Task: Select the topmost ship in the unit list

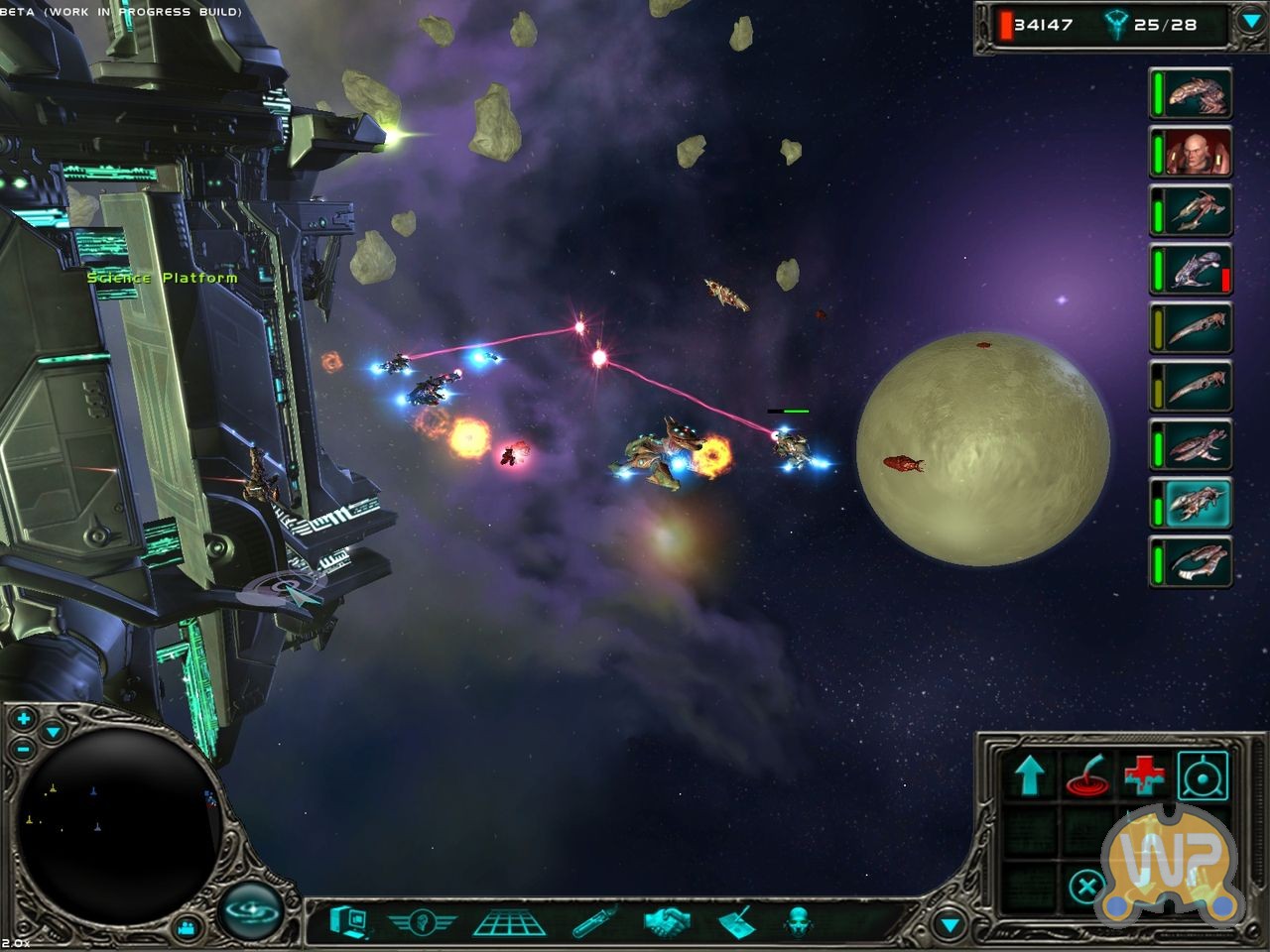Action: point(1191,93)
